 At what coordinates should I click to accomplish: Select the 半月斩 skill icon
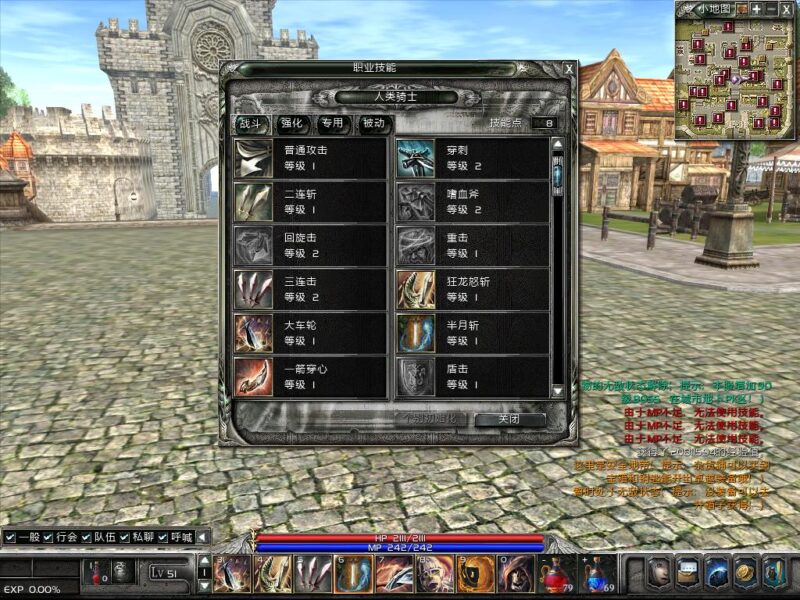(415, 333)
